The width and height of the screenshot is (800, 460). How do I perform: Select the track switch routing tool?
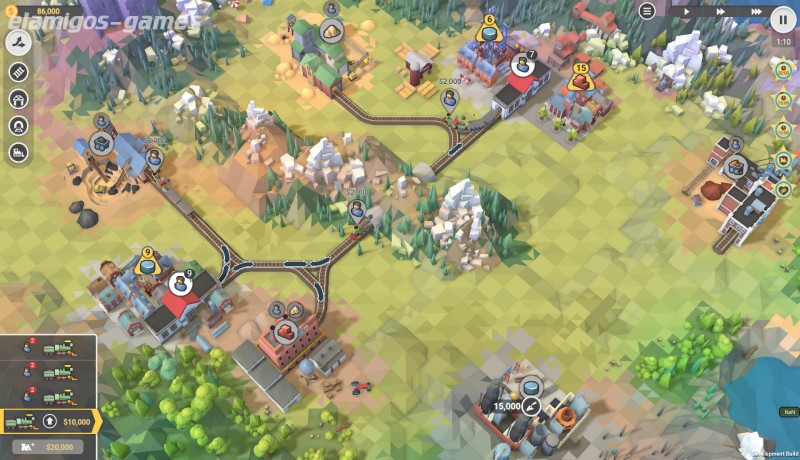(19, 42)
